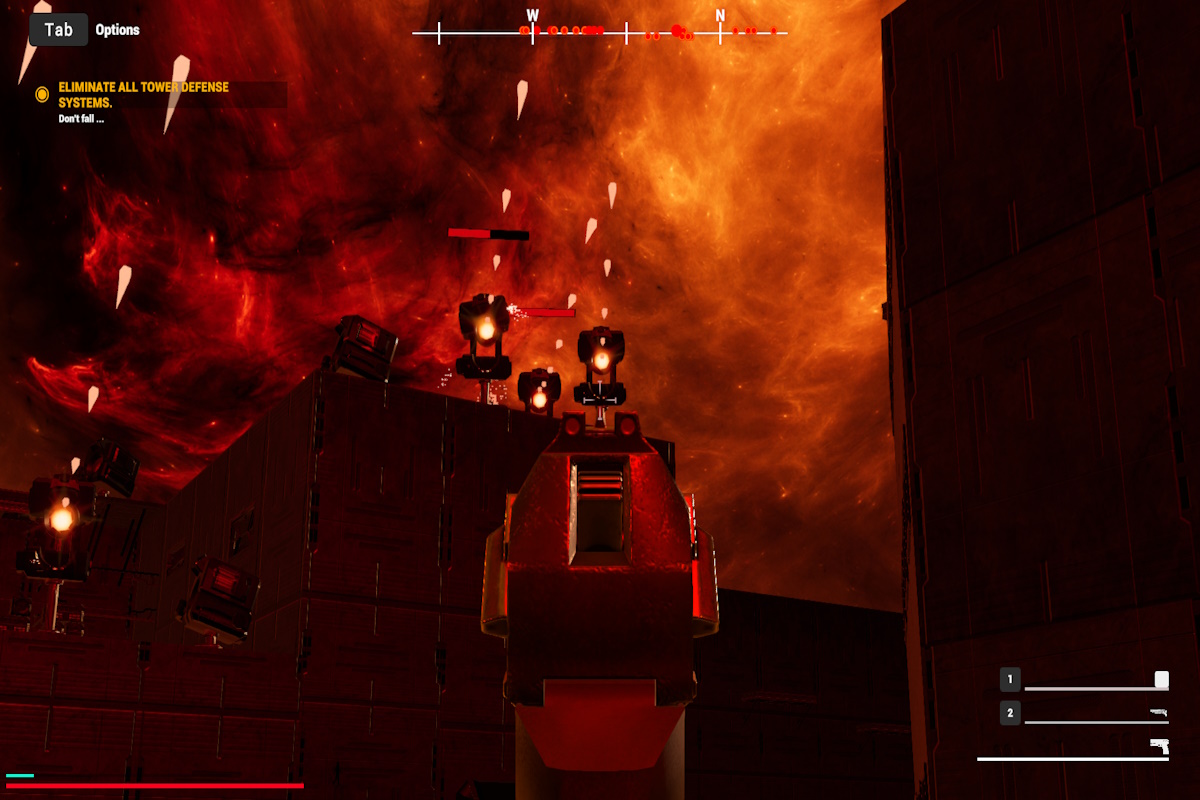Select the tower defense objective tracker
Screen dimensions: 1200x800
click(x=143, y=95)
